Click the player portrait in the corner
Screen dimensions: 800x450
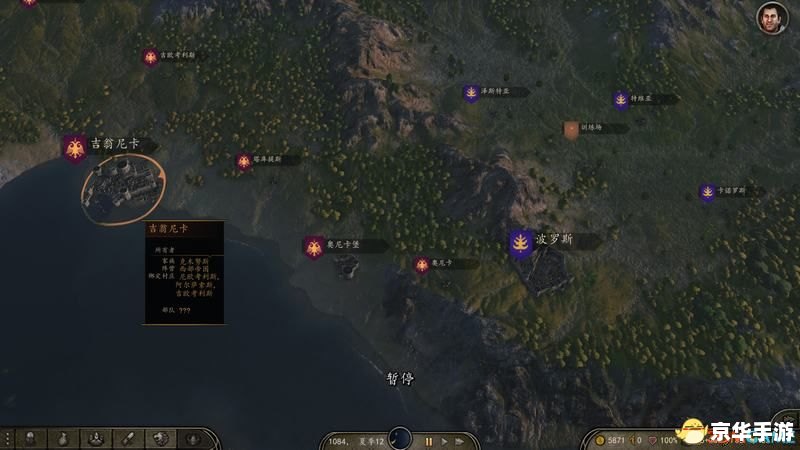pyautogui.click(x=768, y=17)
